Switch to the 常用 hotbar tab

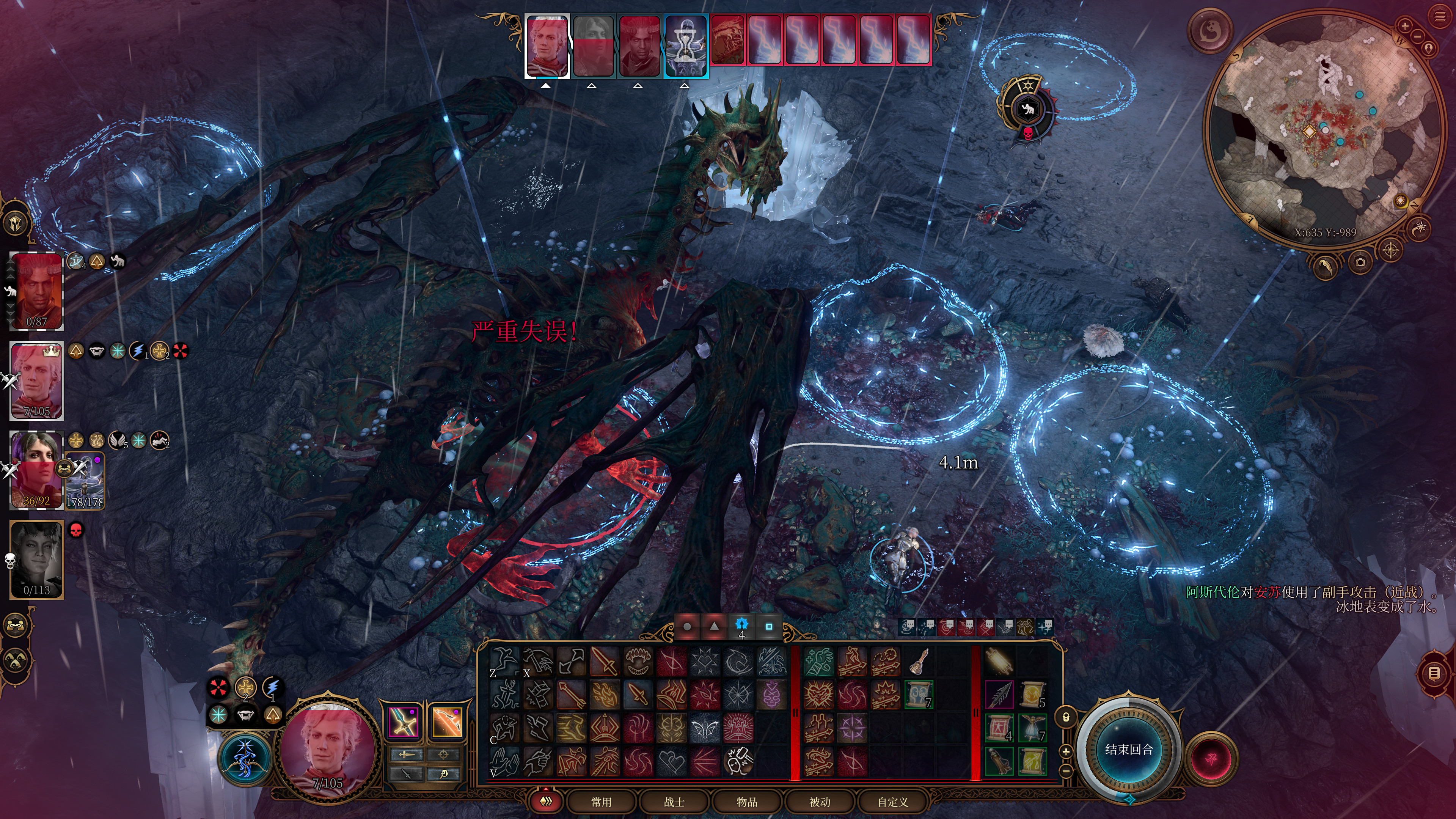(601, 802)
